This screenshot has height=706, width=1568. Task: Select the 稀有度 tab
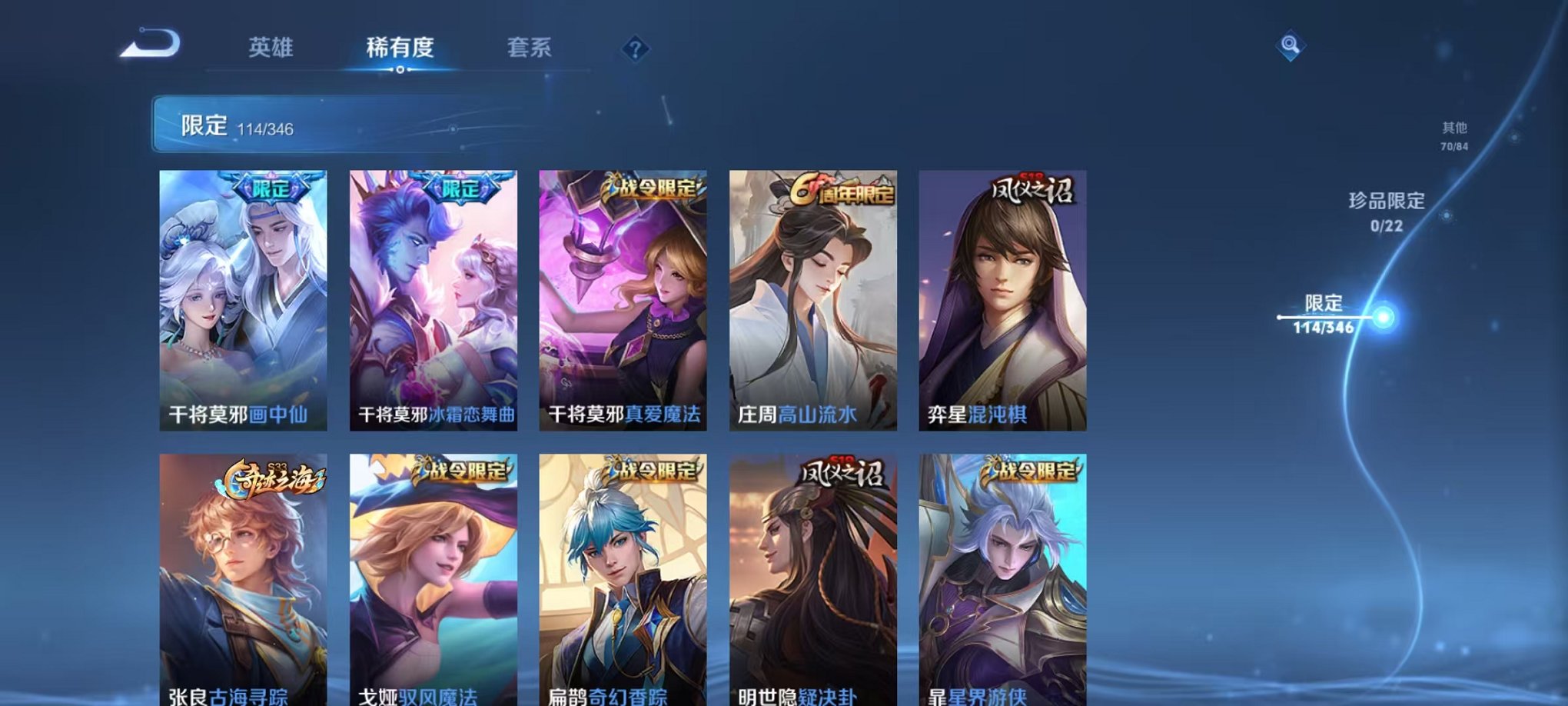400,48
